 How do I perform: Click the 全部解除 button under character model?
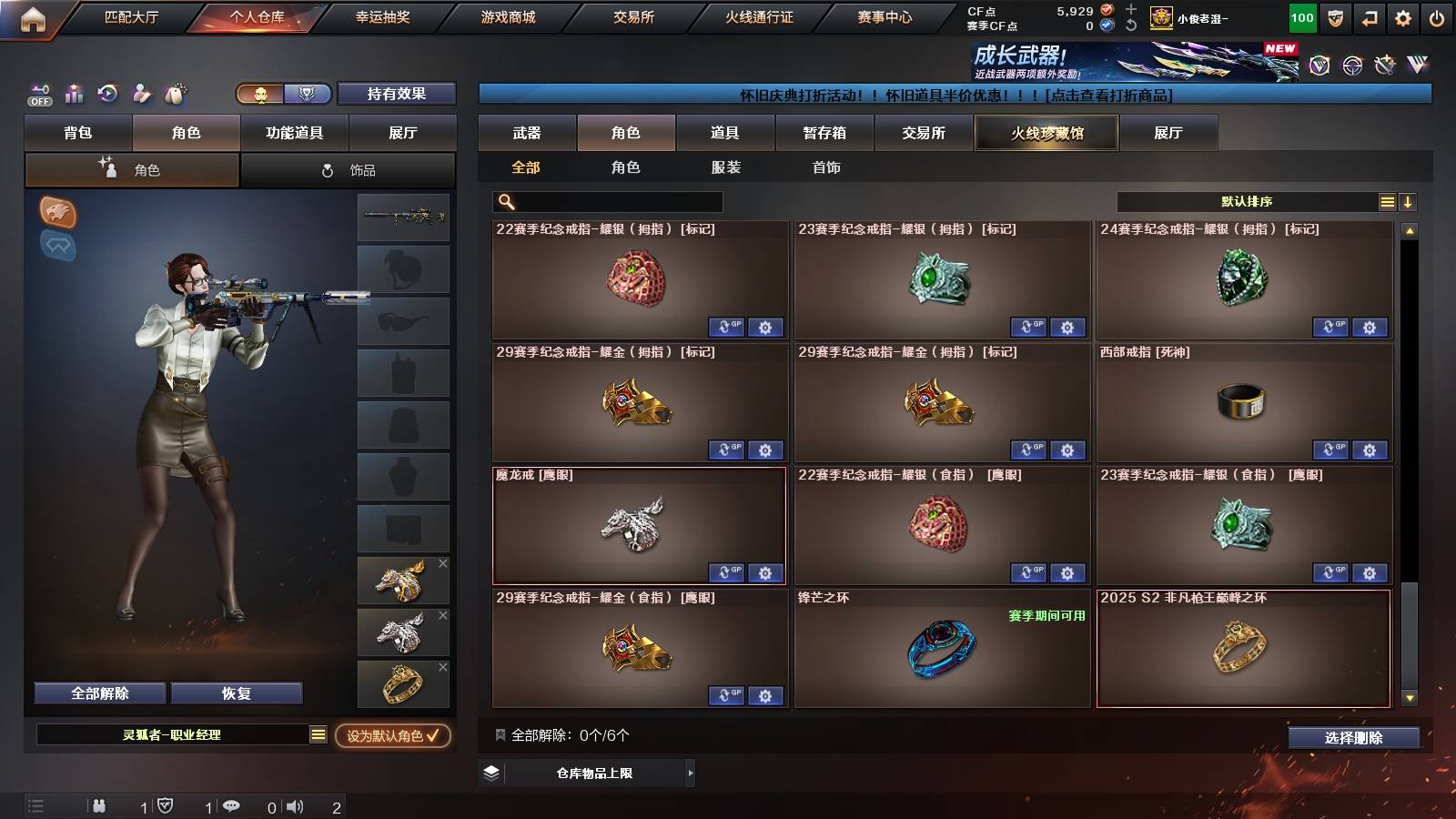click(x=98, y=693)
